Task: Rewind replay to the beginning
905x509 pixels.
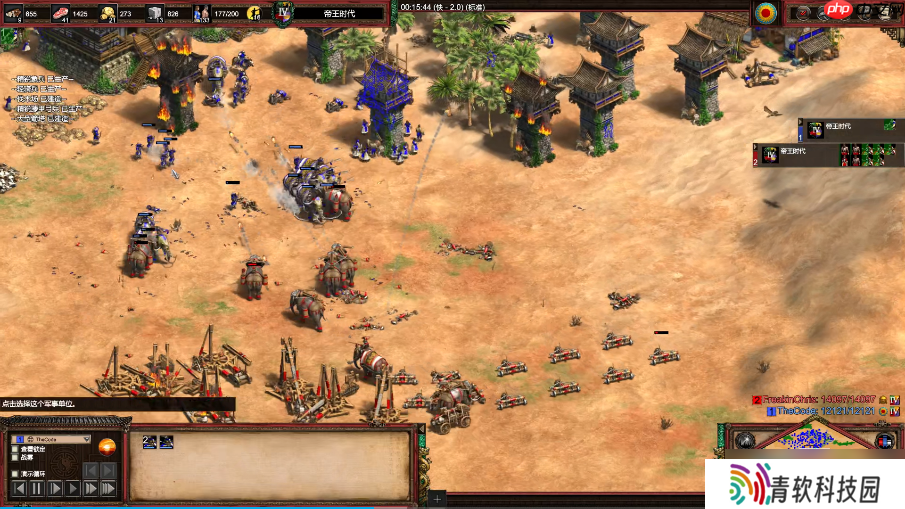Action: [19, 488]
